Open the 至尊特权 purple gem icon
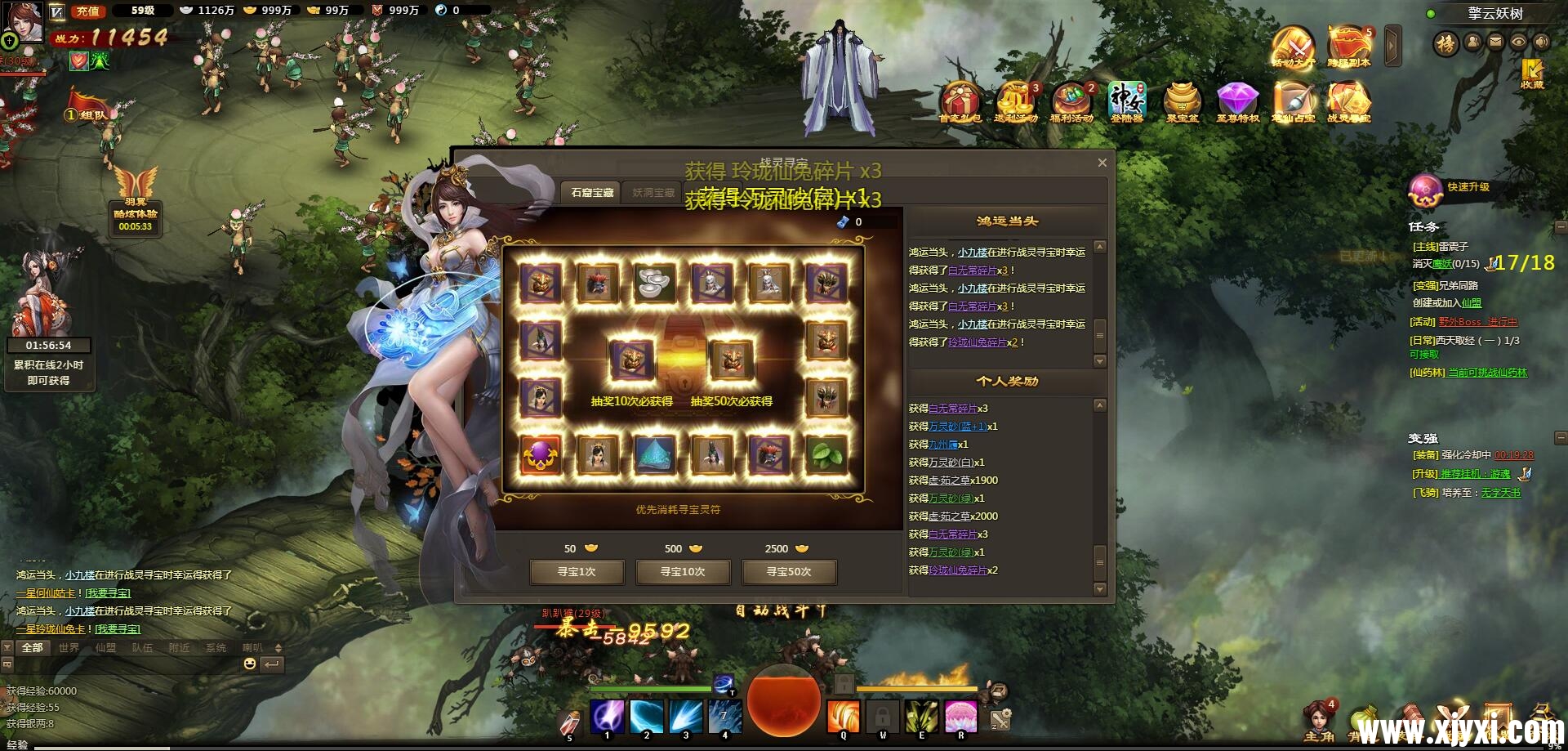The width and height of the screenshot is (1568, 751). coord(1237,102)
